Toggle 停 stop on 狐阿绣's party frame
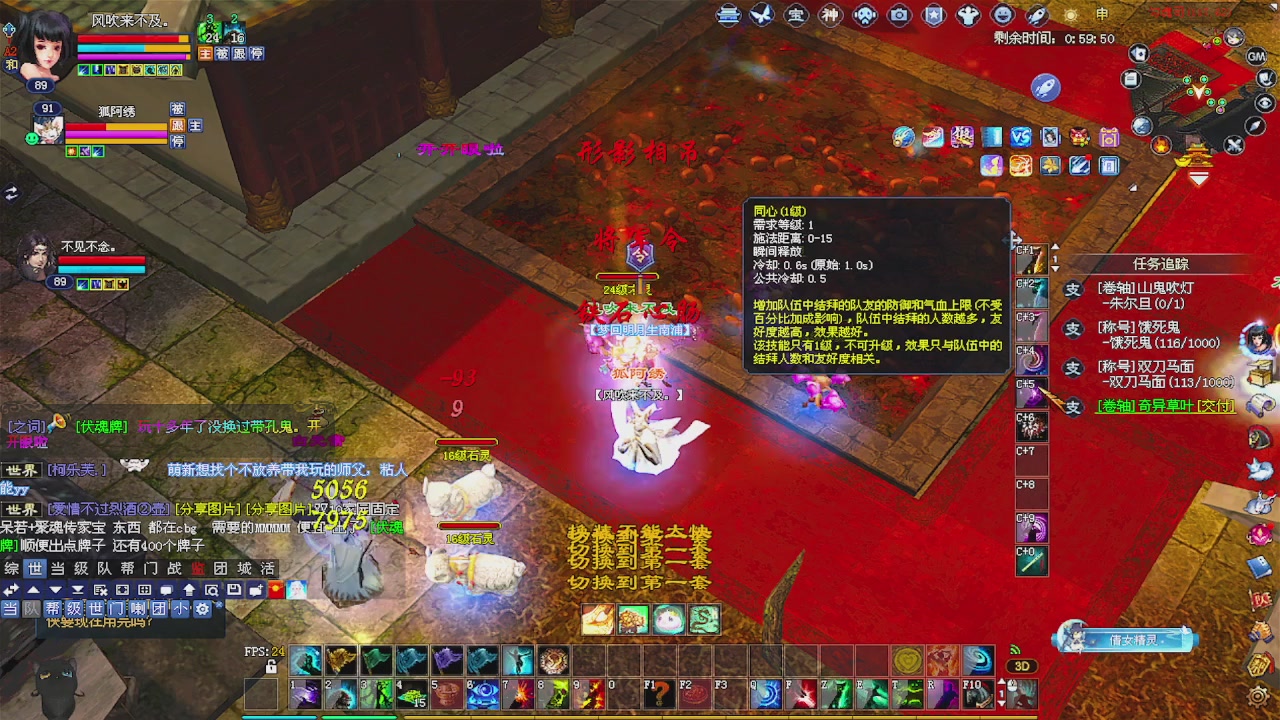The image size is (1280, 720). coord(178,141)
